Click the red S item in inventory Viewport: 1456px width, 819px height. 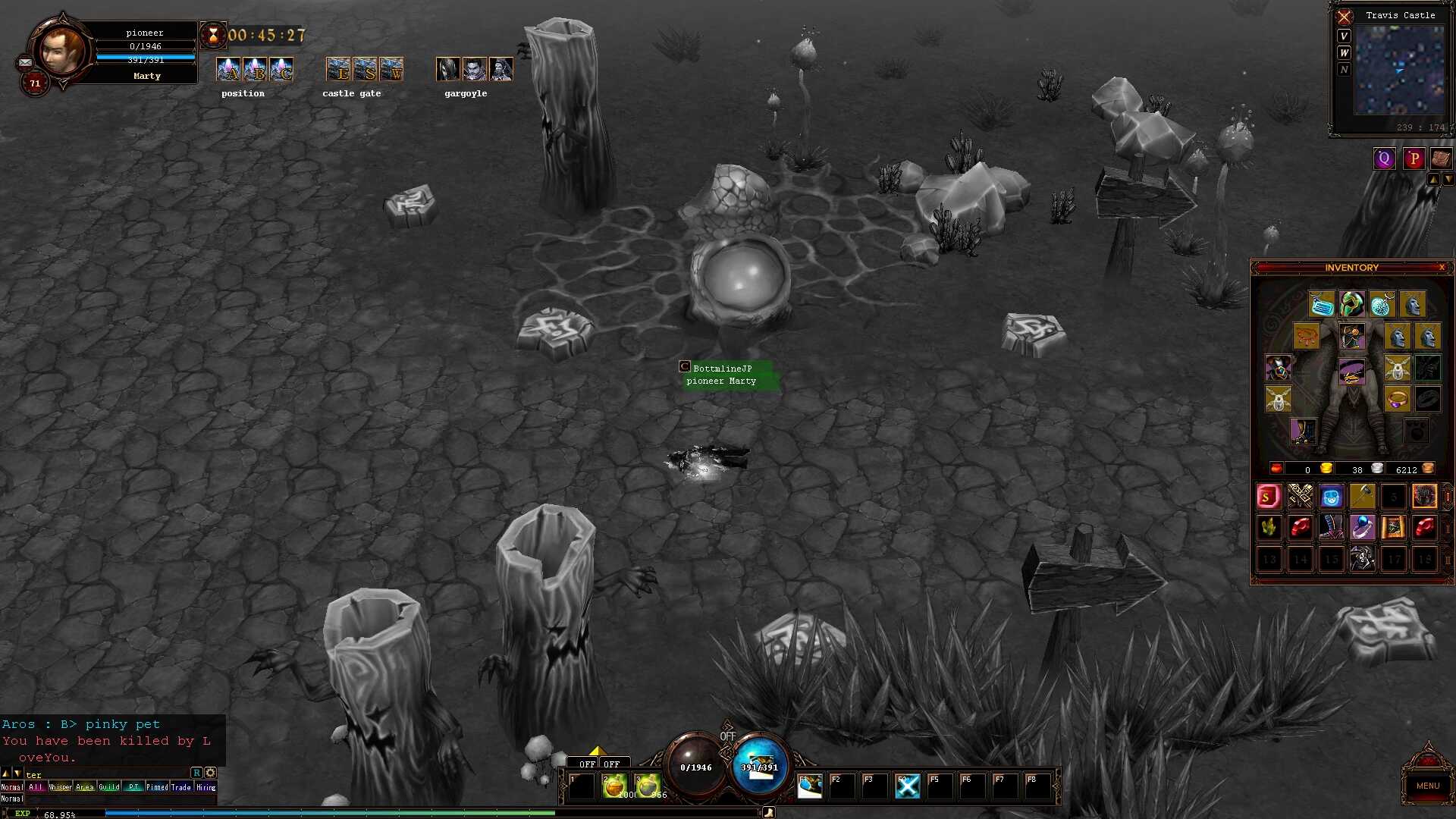coord(1269,497)
